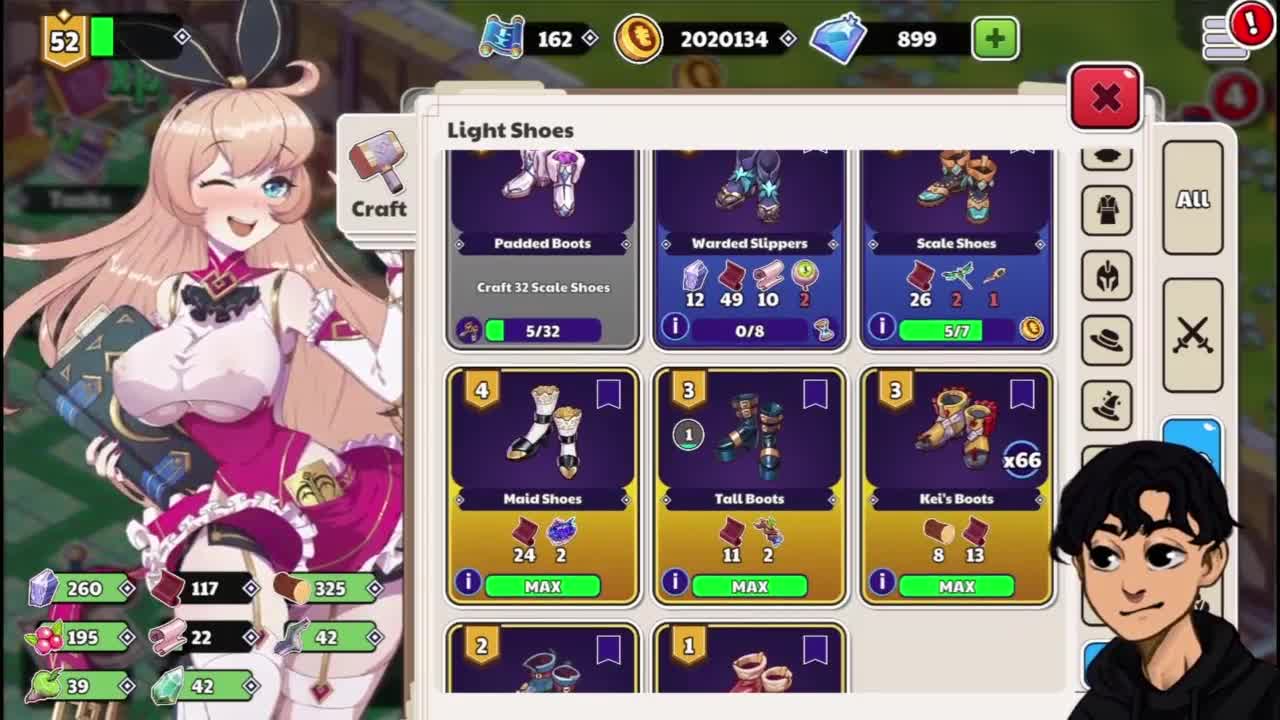1280x720 pixels.
Task: Open the Craft hammer tab
Action: [x=378, y=180]
